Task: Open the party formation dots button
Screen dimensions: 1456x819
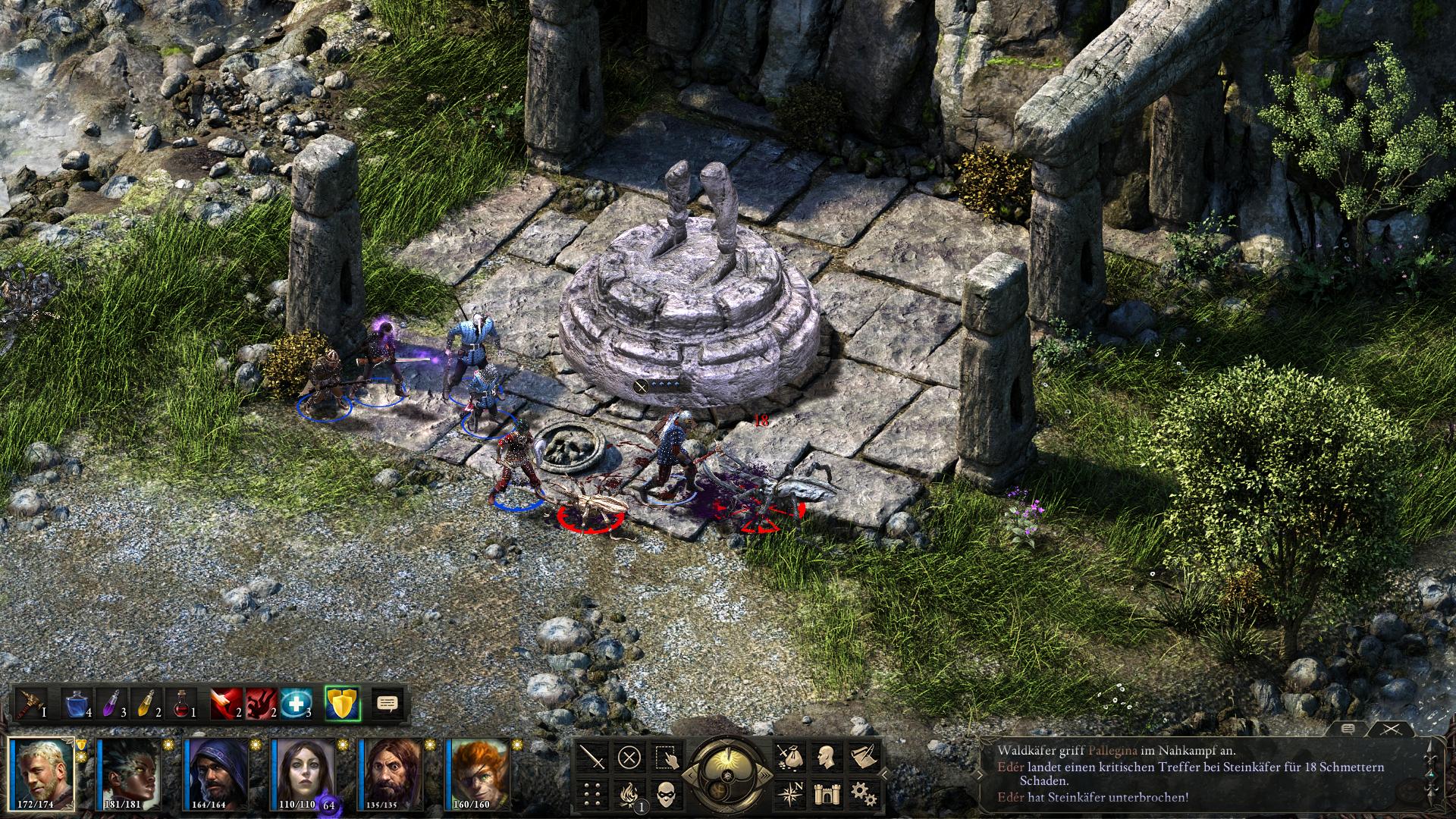Action: (x=593, y=793)
